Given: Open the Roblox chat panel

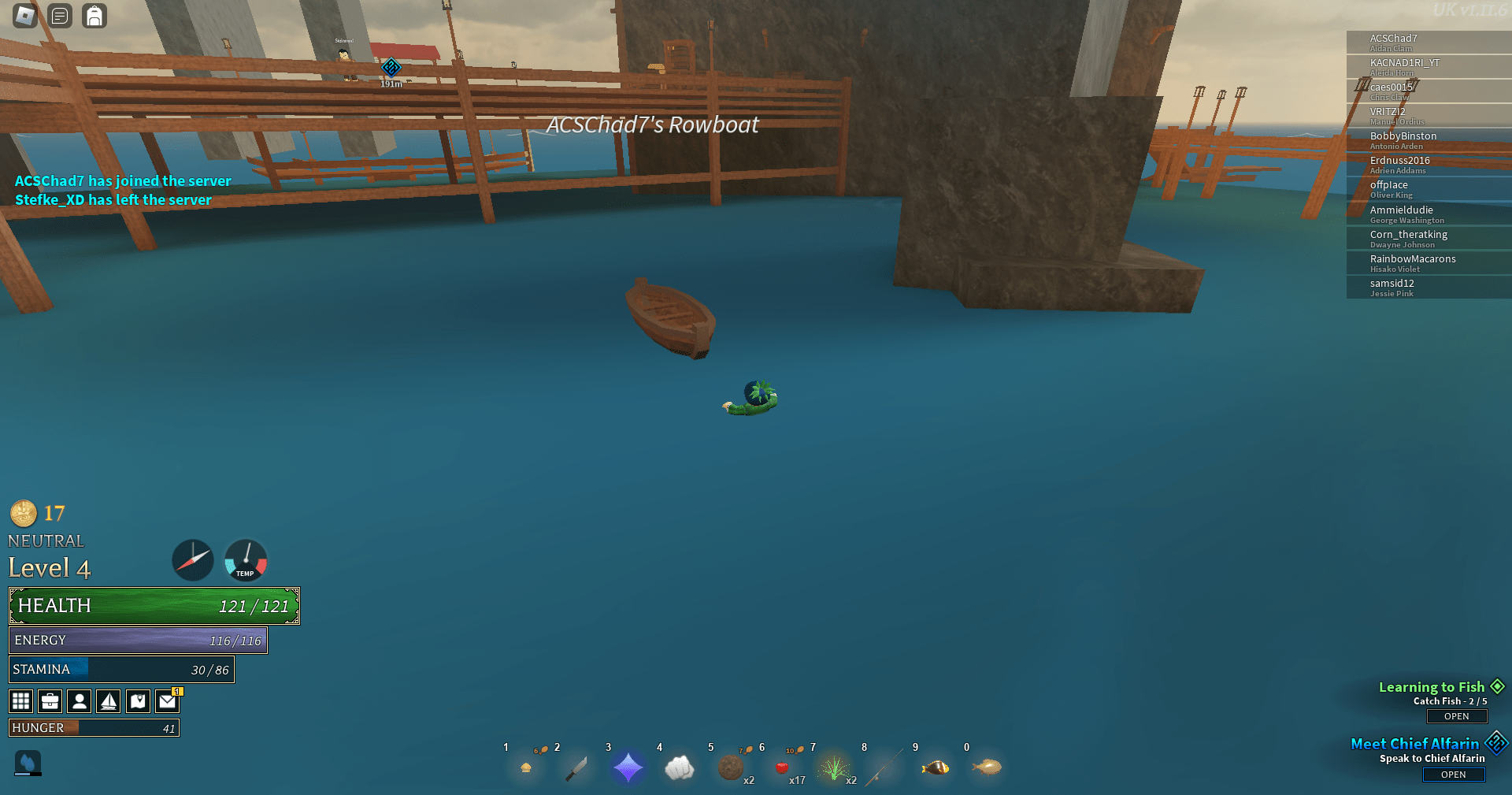Looking at the screenshot, I should [59, 16].
